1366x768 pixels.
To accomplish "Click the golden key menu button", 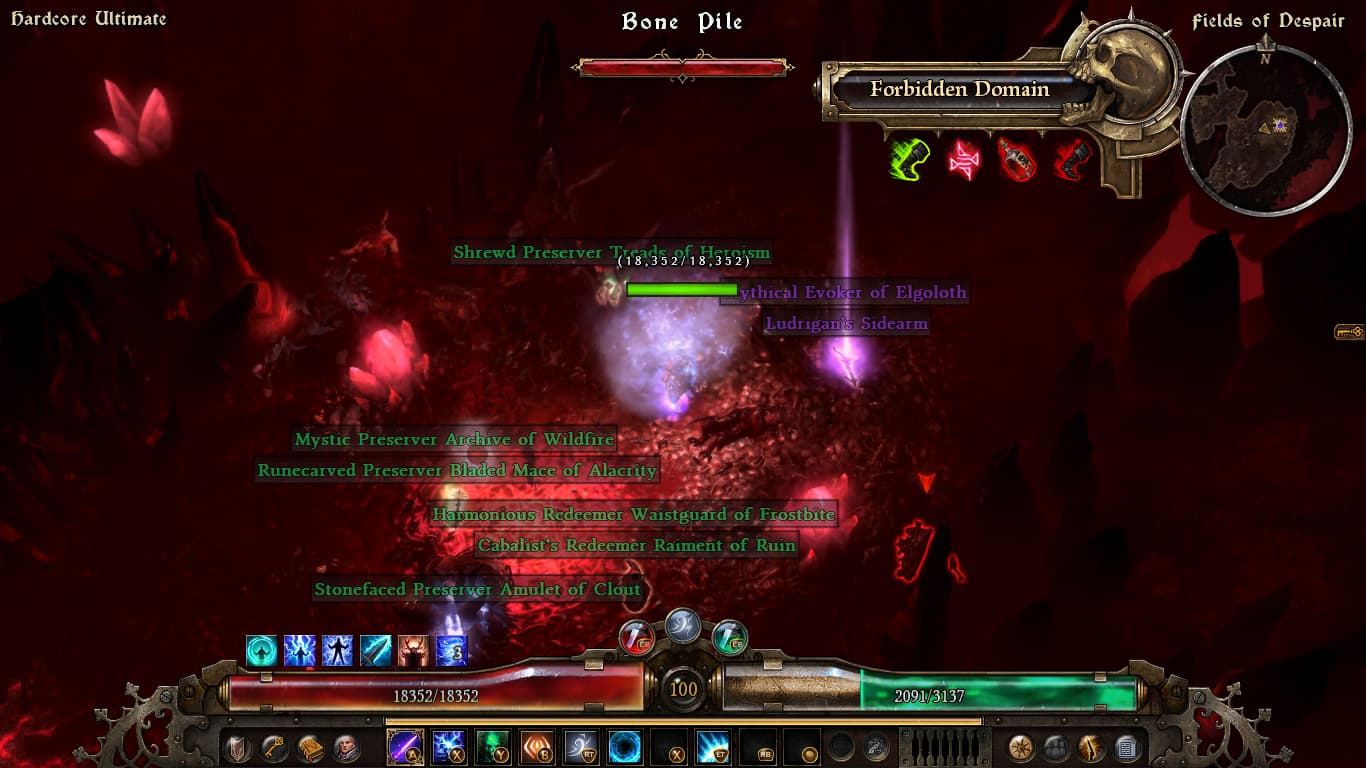I will [274, 748].
